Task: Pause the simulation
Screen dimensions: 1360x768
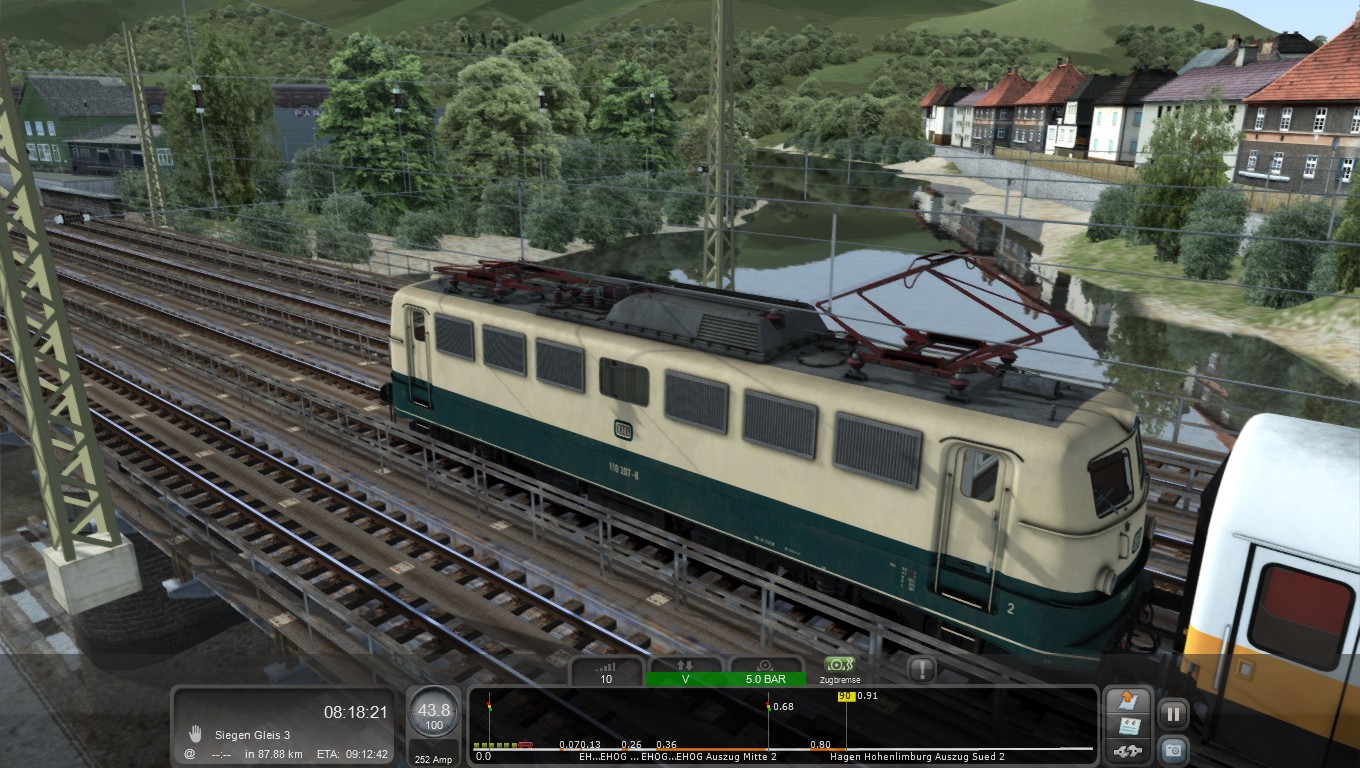Action: click(1173, 714)
